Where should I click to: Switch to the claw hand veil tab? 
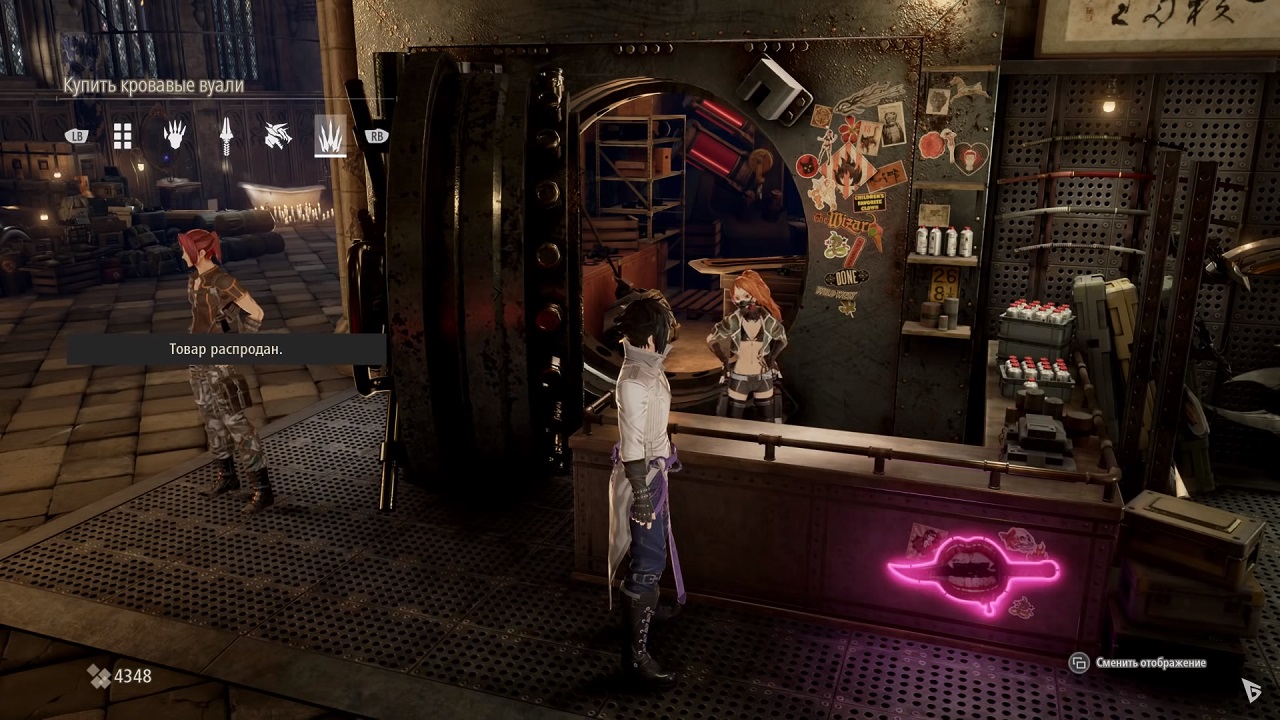click(x=174, y=135)
